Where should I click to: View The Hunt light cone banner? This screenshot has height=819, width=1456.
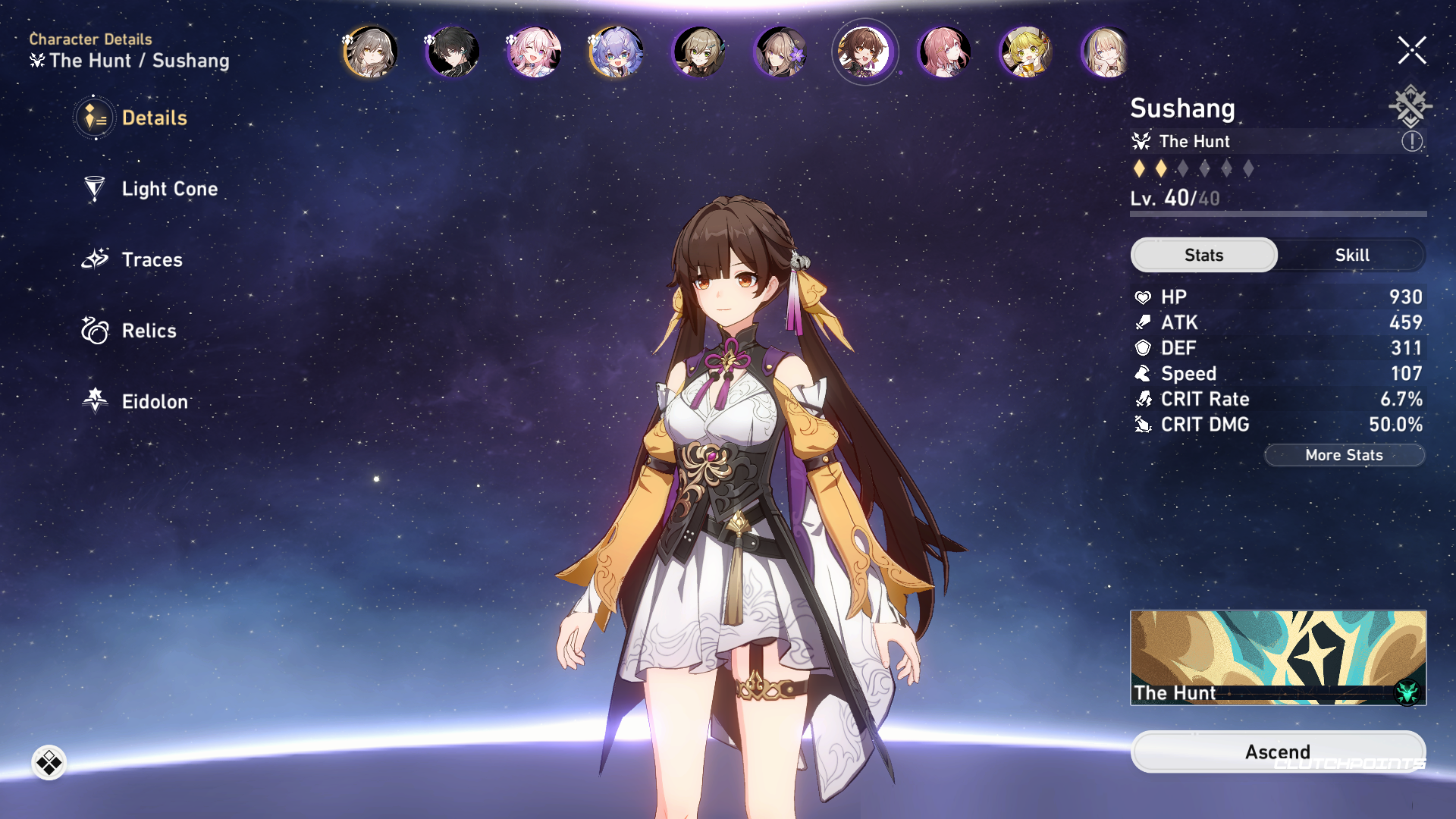tap(1277, 657)
